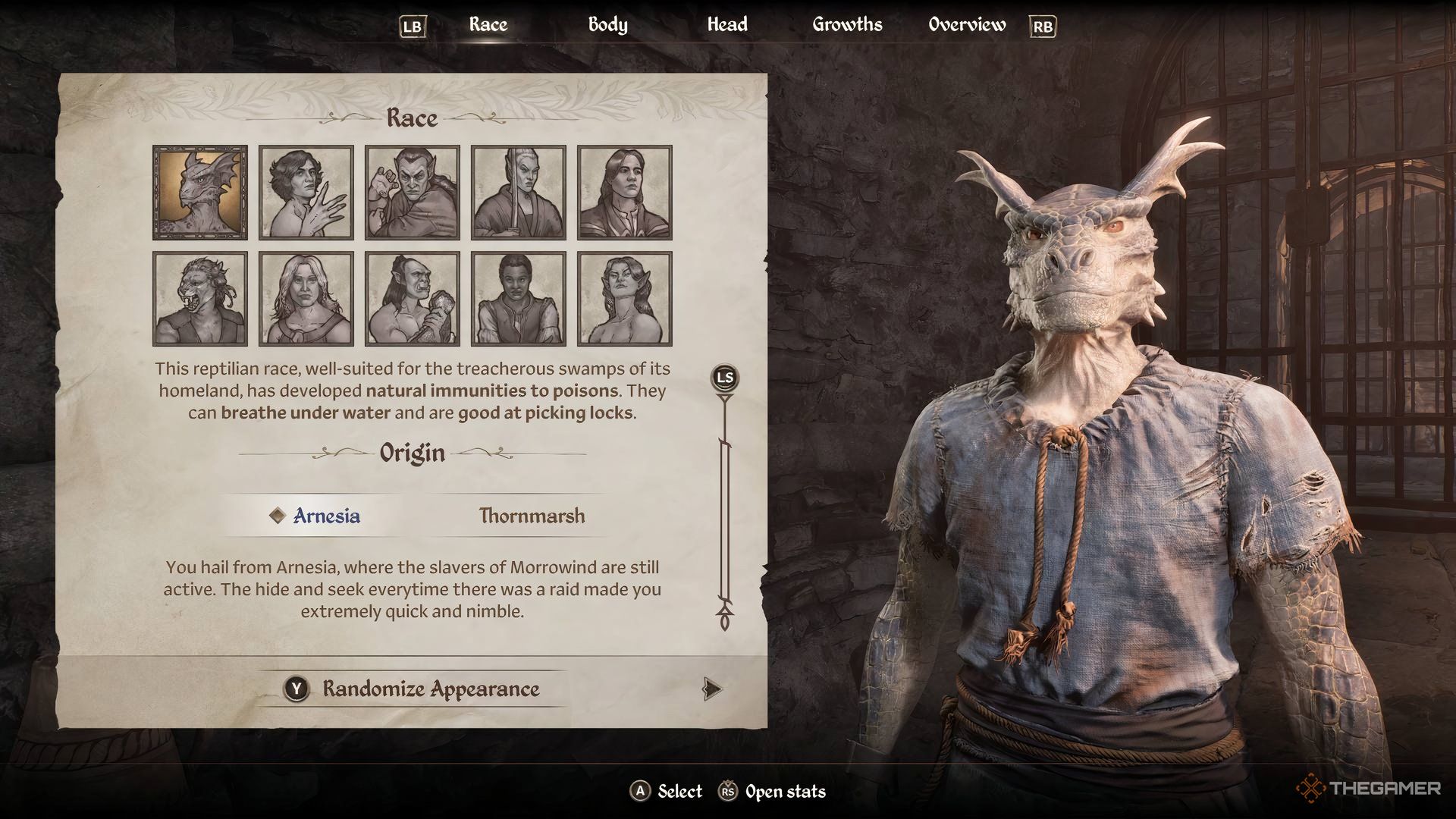Click the LS slider track on the right
1456x819 pixels.
pyautogui.click(x=725, y=523)
